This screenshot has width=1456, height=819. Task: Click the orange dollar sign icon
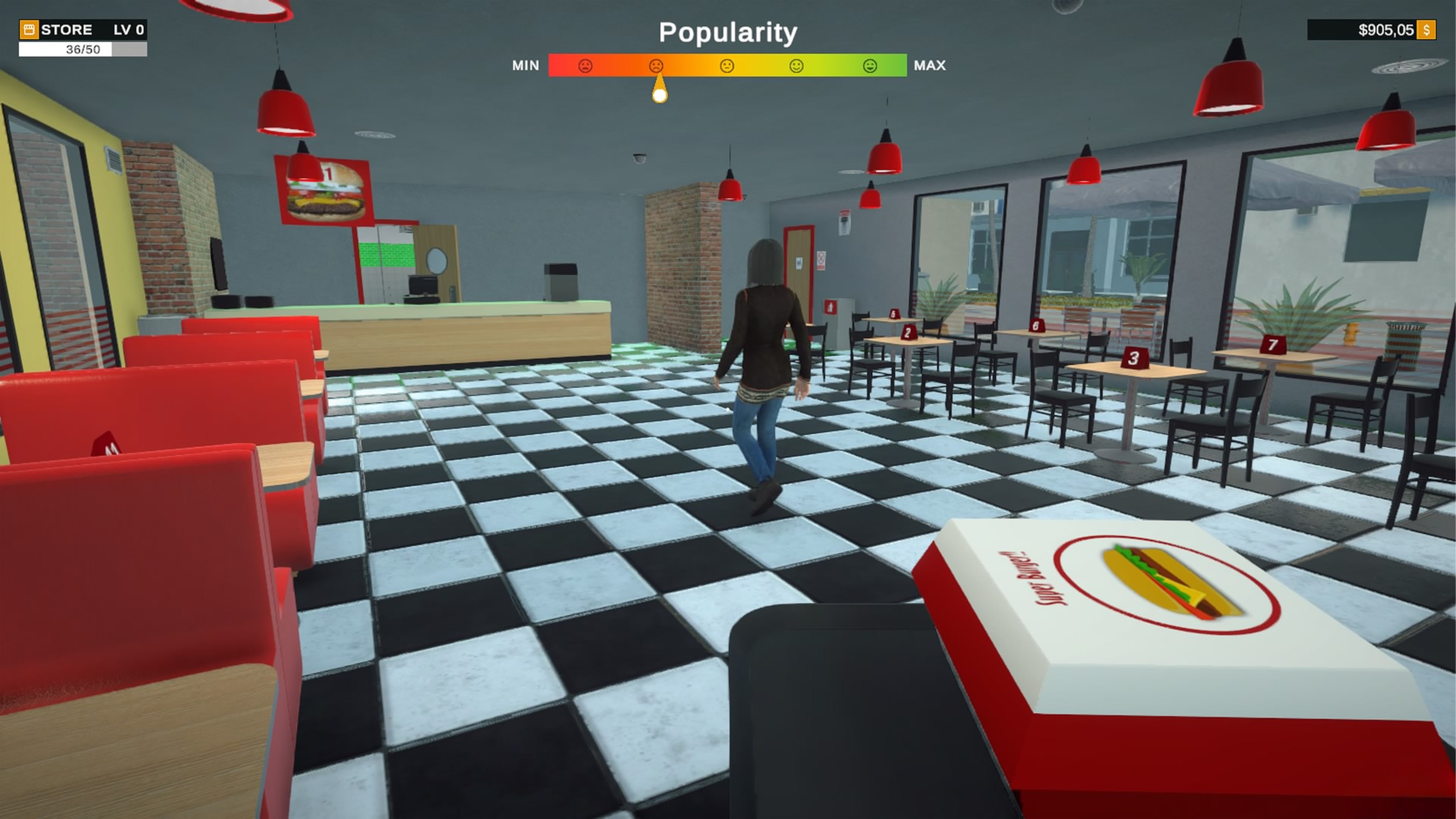[1426, 30]
